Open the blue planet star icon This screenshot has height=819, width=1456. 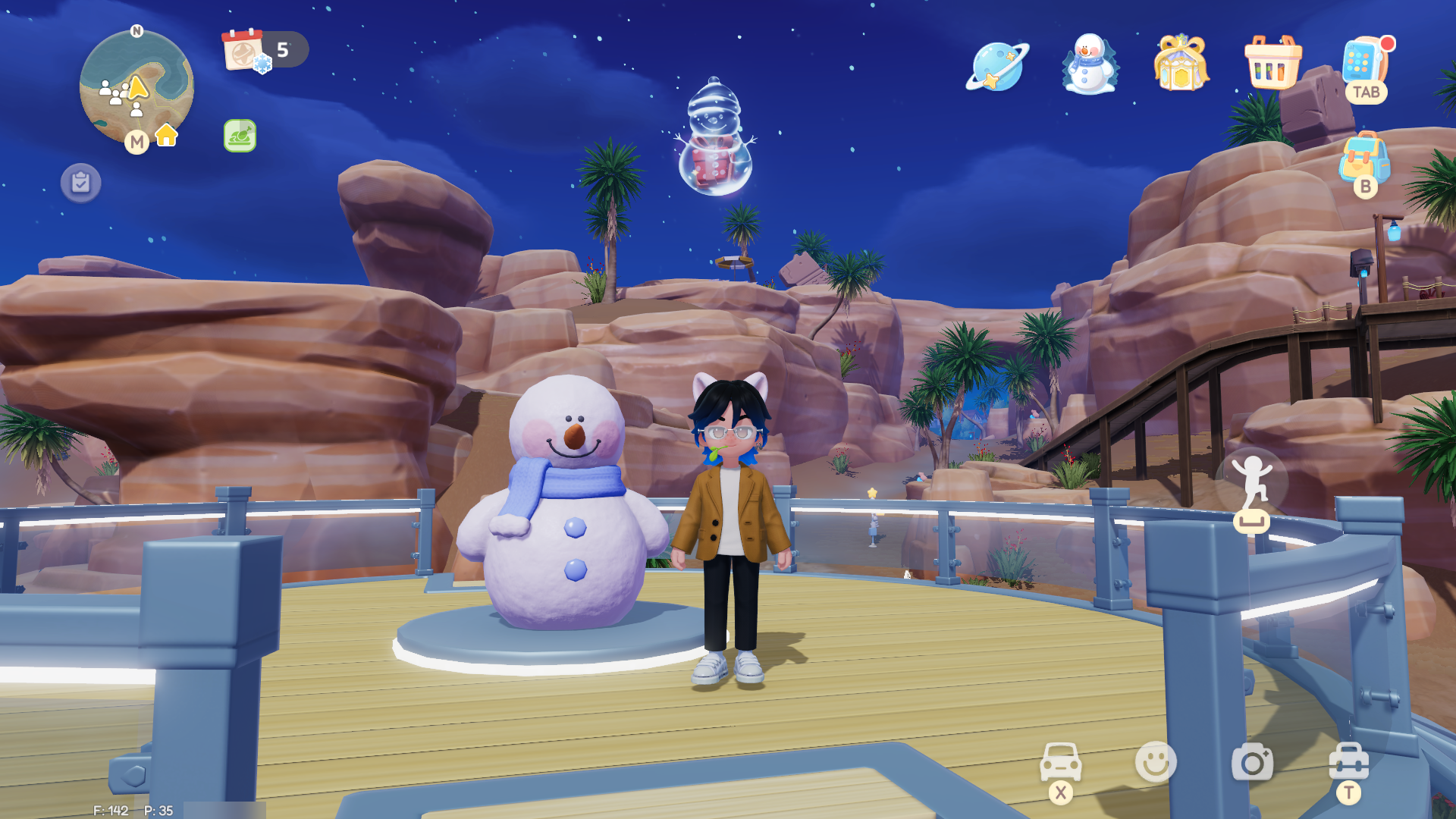[997, 66]
